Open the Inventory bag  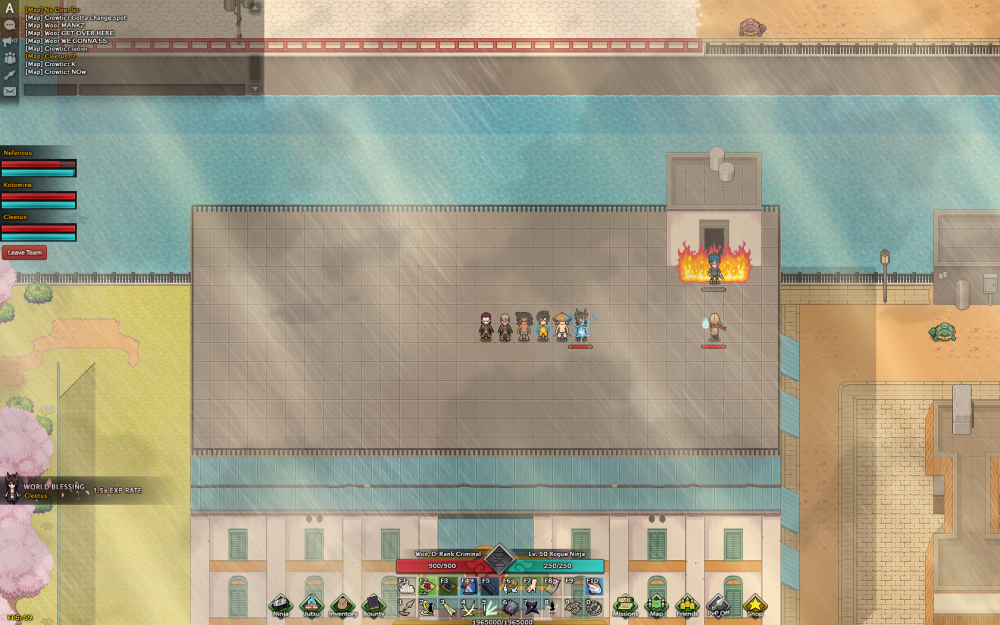[x=343, y=605]
